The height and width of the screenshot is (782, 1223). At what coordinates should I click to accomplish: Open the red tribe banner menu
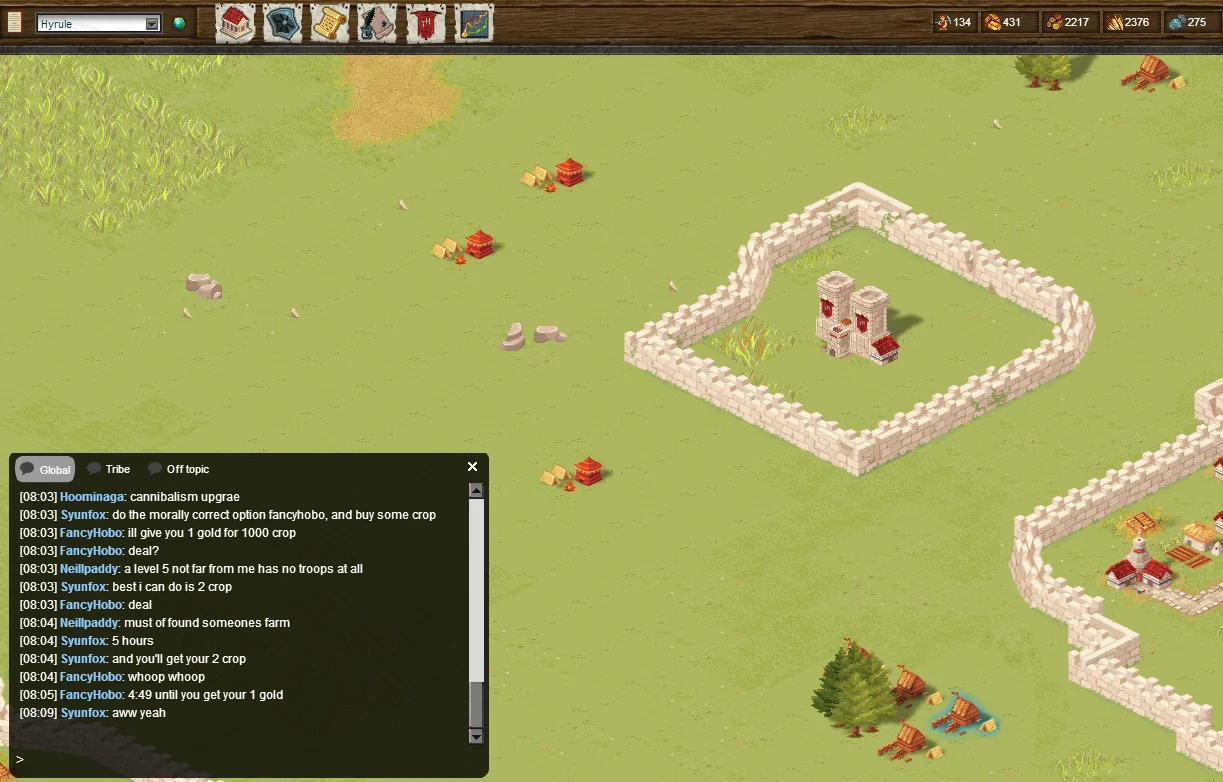pos(425,23)
